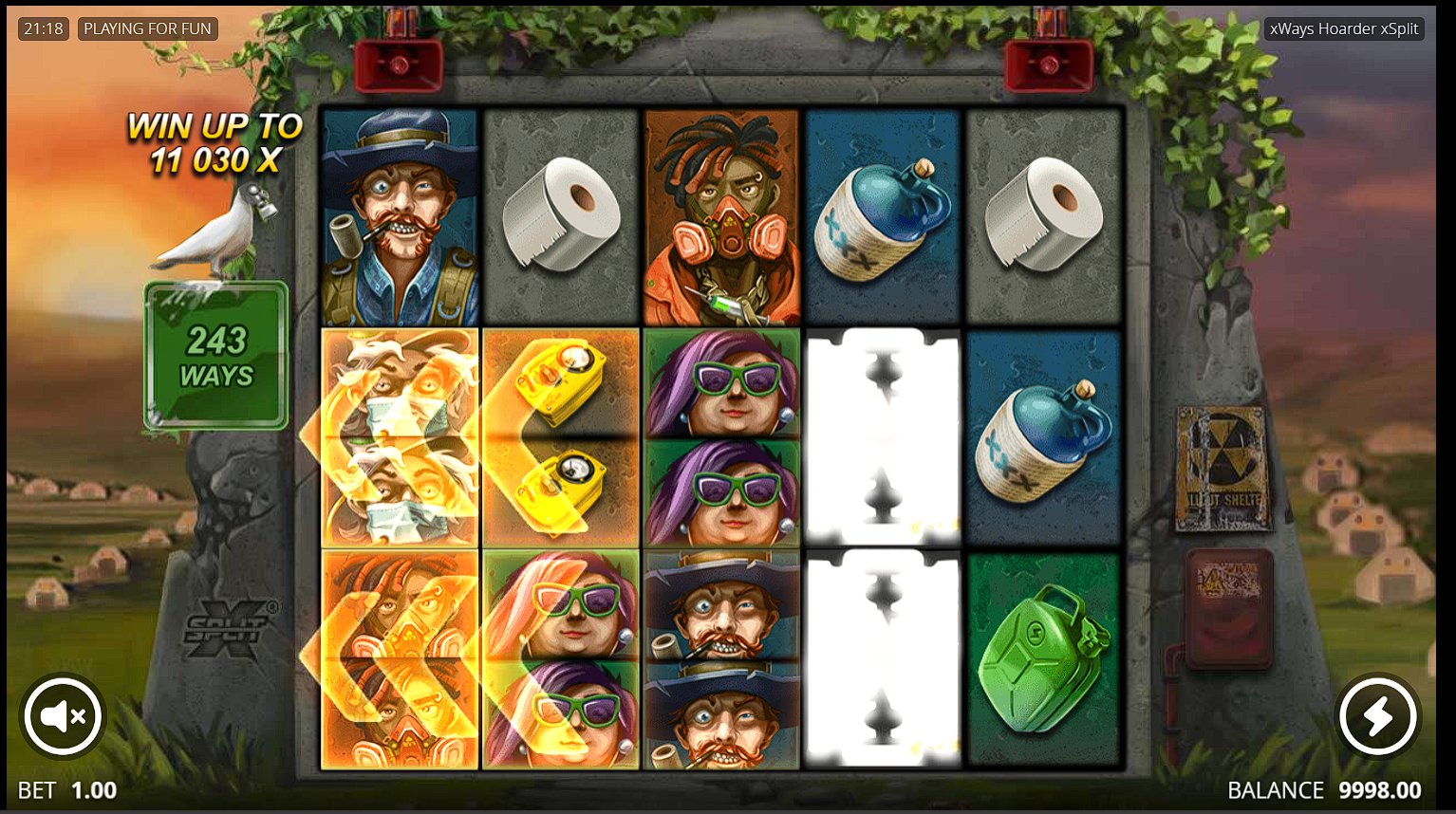
Task: Select the golden Geiger counter symbol
Action: pos(560,435)
